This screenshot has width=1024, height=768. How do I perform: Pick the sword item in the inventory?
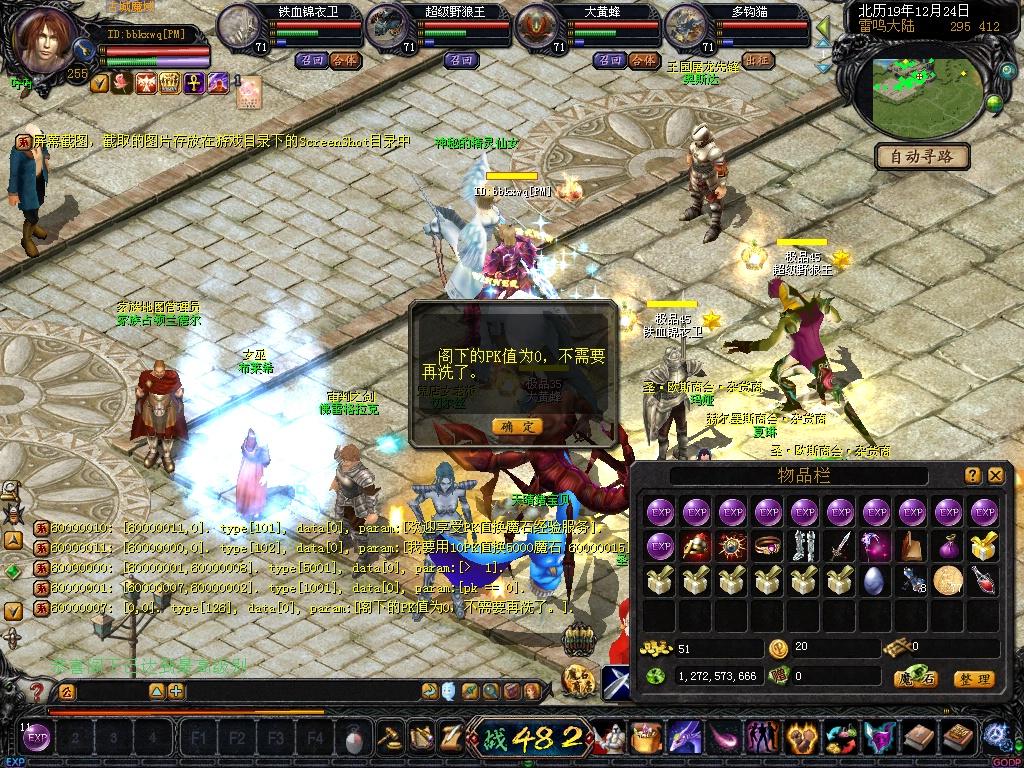pyautogui.click(x=840, y=546)
